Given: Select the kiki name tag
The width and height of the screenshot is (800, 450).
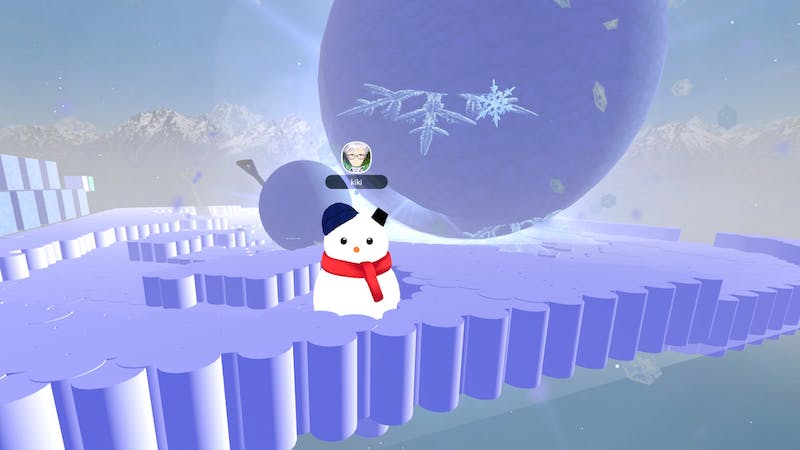Looking at the screenshot, I should (356, 182).
